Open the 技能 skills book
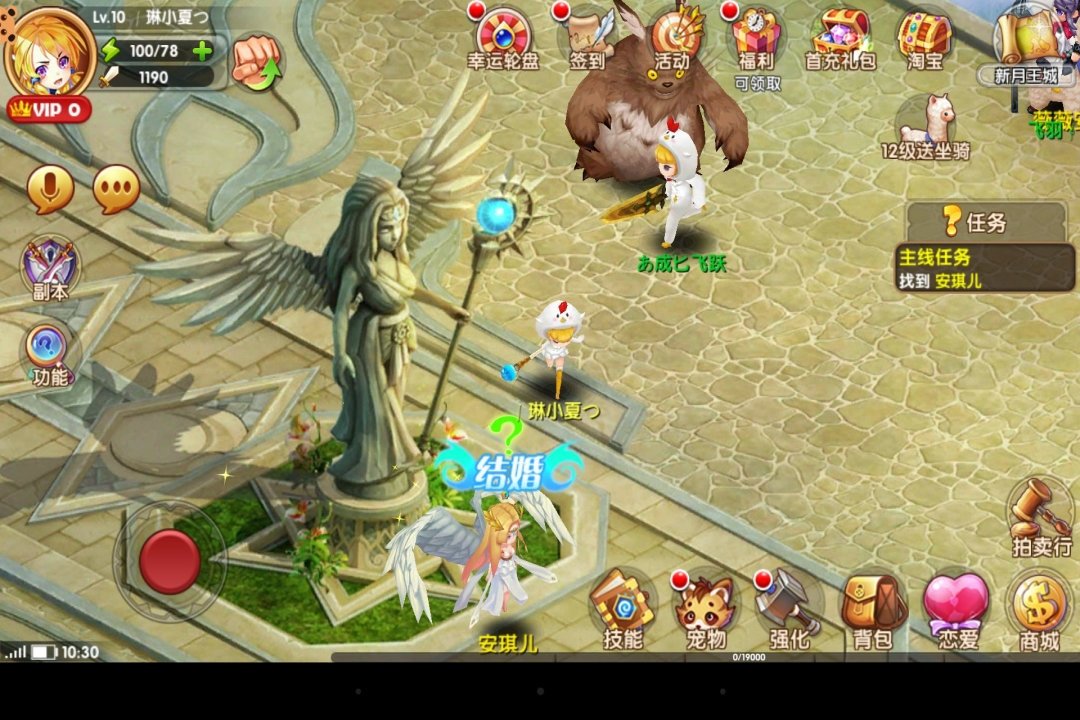Viewport: 1080px width, 720px height. 622,610
